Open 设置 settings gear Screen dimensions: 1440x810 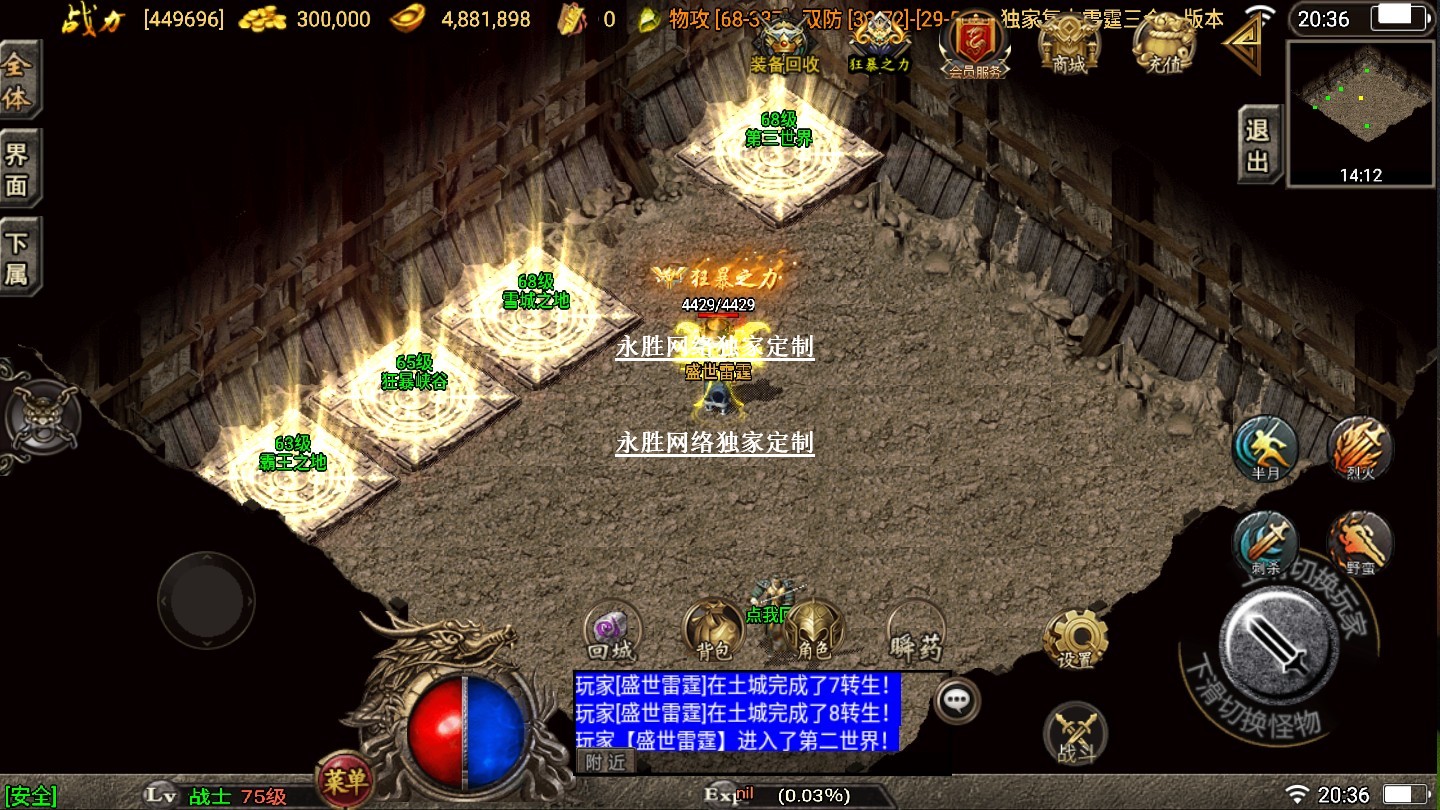[1075, 637]
